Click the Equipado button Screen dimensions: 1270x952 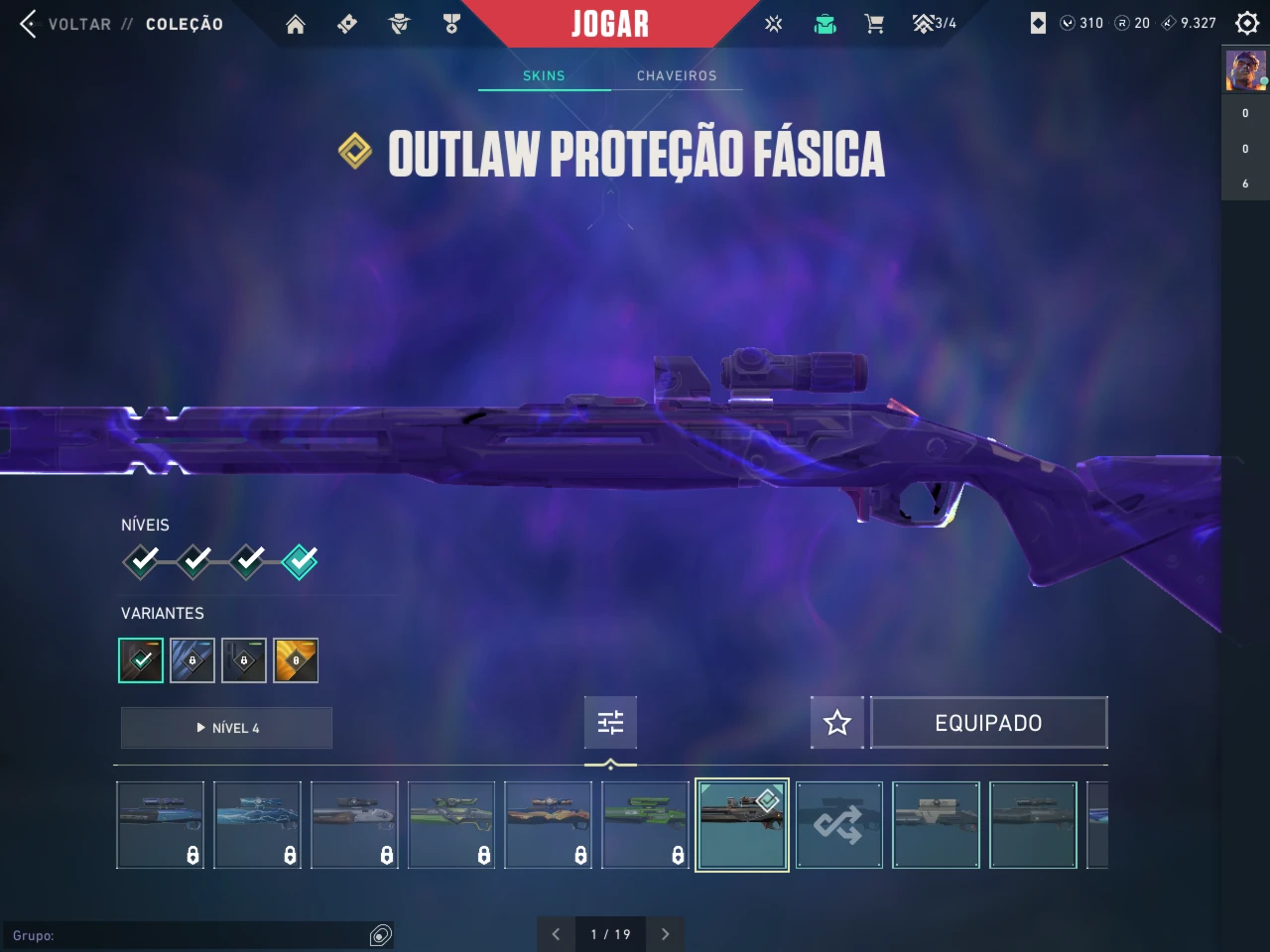(988, 723)
